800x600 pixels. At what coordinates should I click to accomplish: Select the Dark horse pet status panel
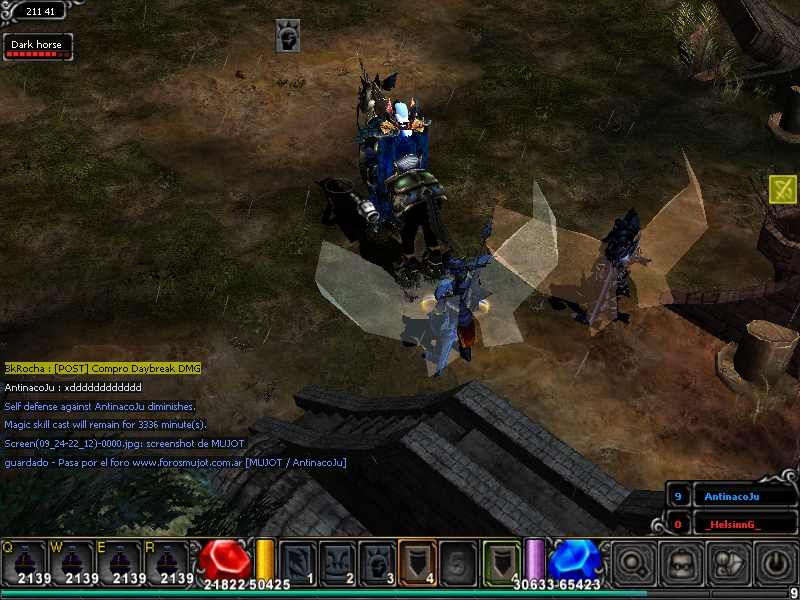coord(37,47)
